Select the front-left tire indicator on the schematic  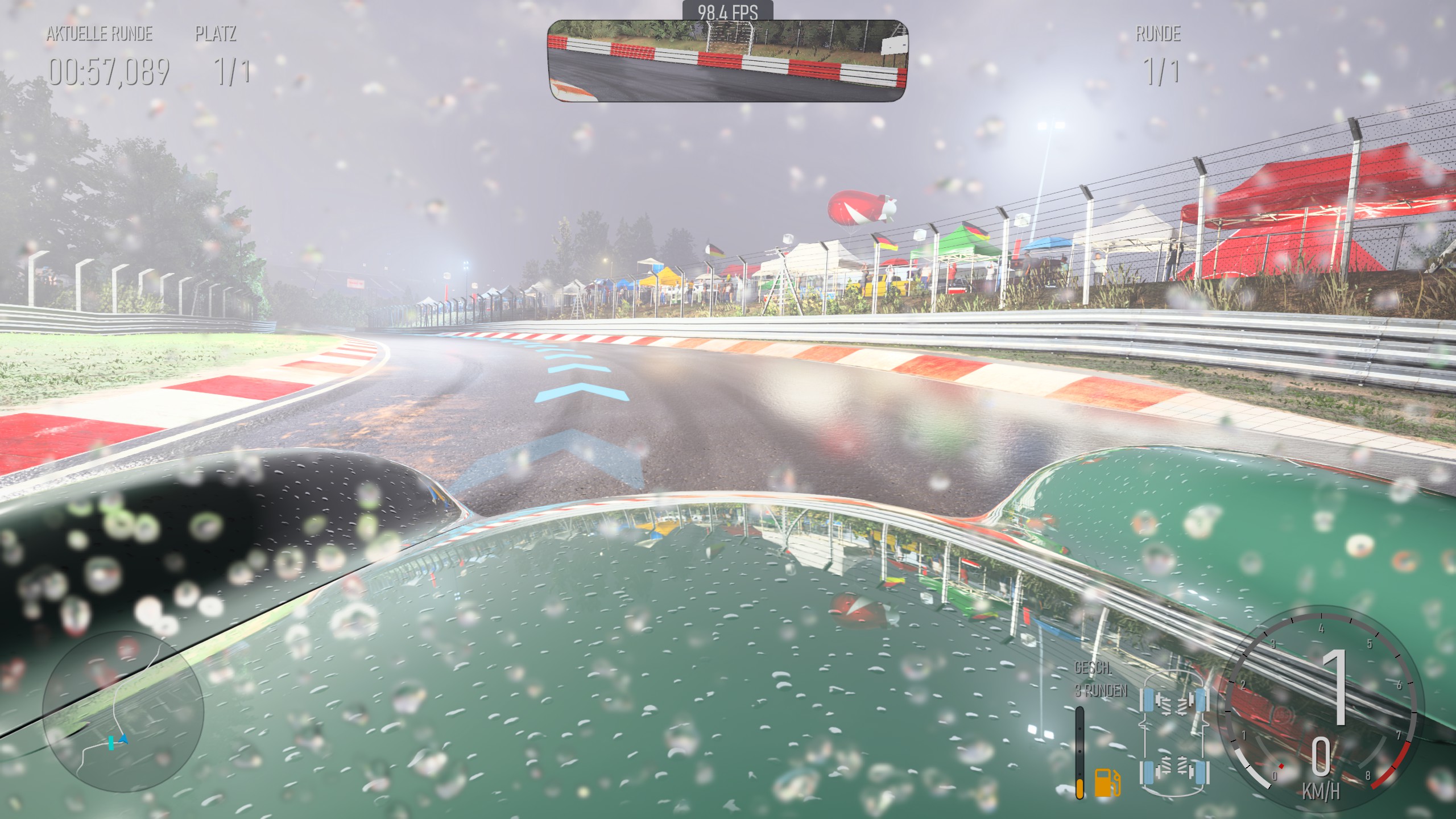[x=1147, y=701]
